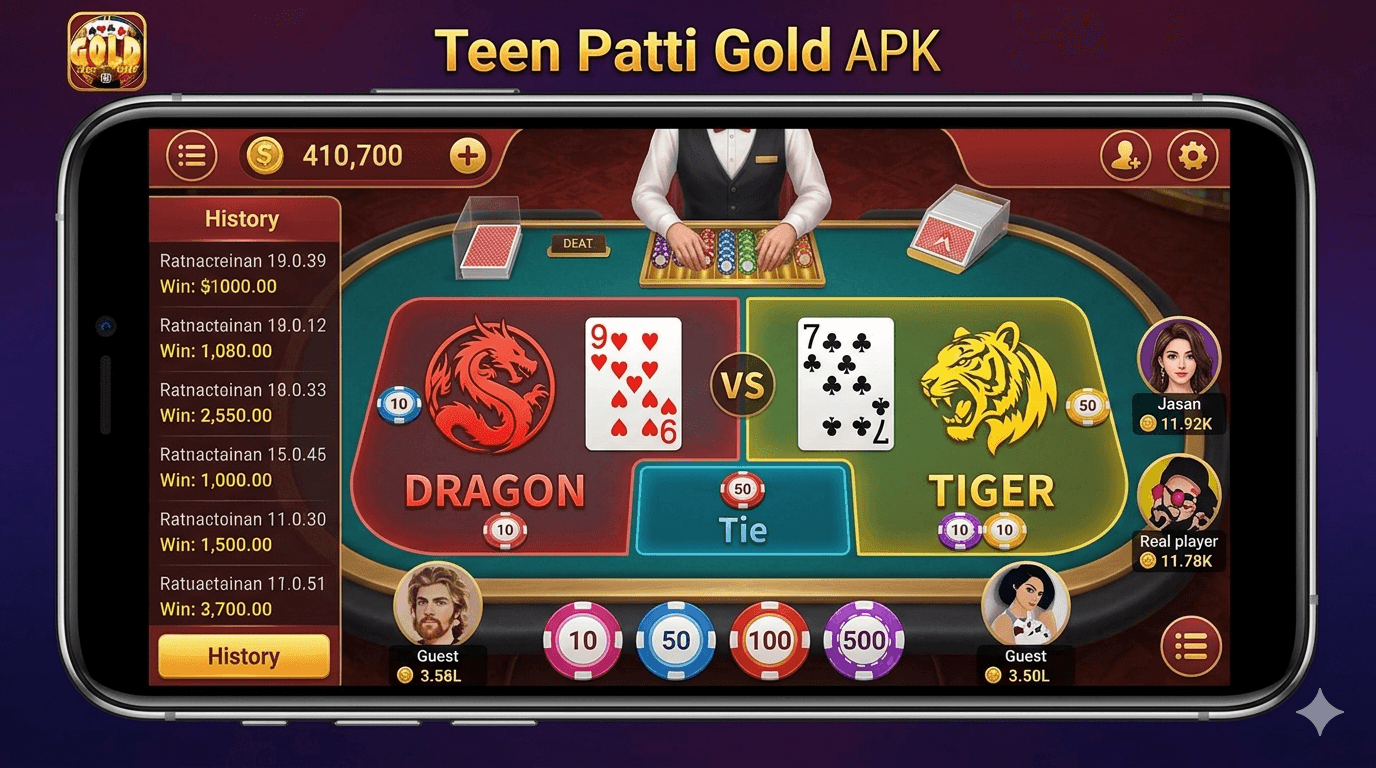
Task: Open the bottom-right options menu icon
Action: pyautogui.click(x=1191, y=647)
